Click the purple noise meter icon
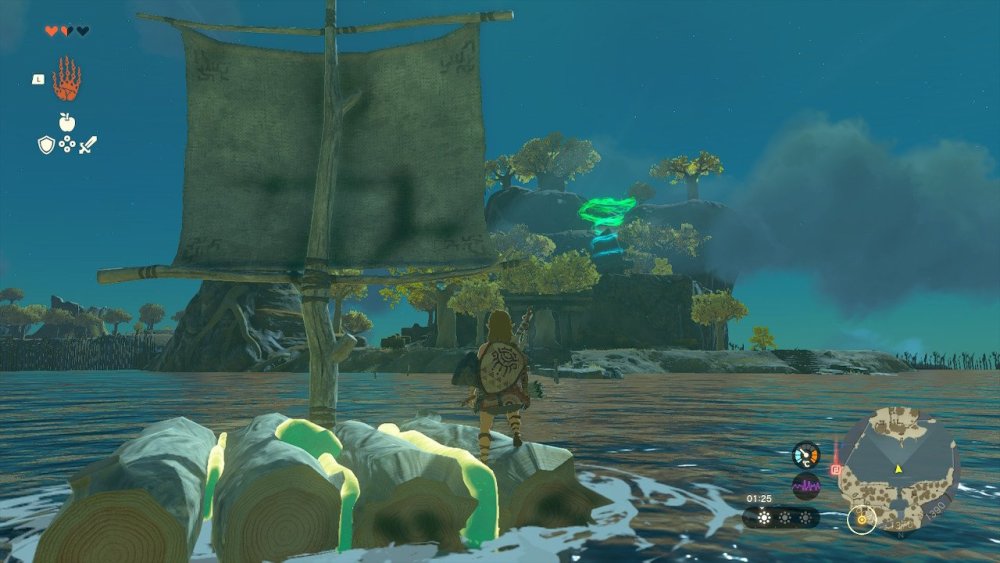The width and height of the screenshot is (1000, 563). (x=805, y=486)
